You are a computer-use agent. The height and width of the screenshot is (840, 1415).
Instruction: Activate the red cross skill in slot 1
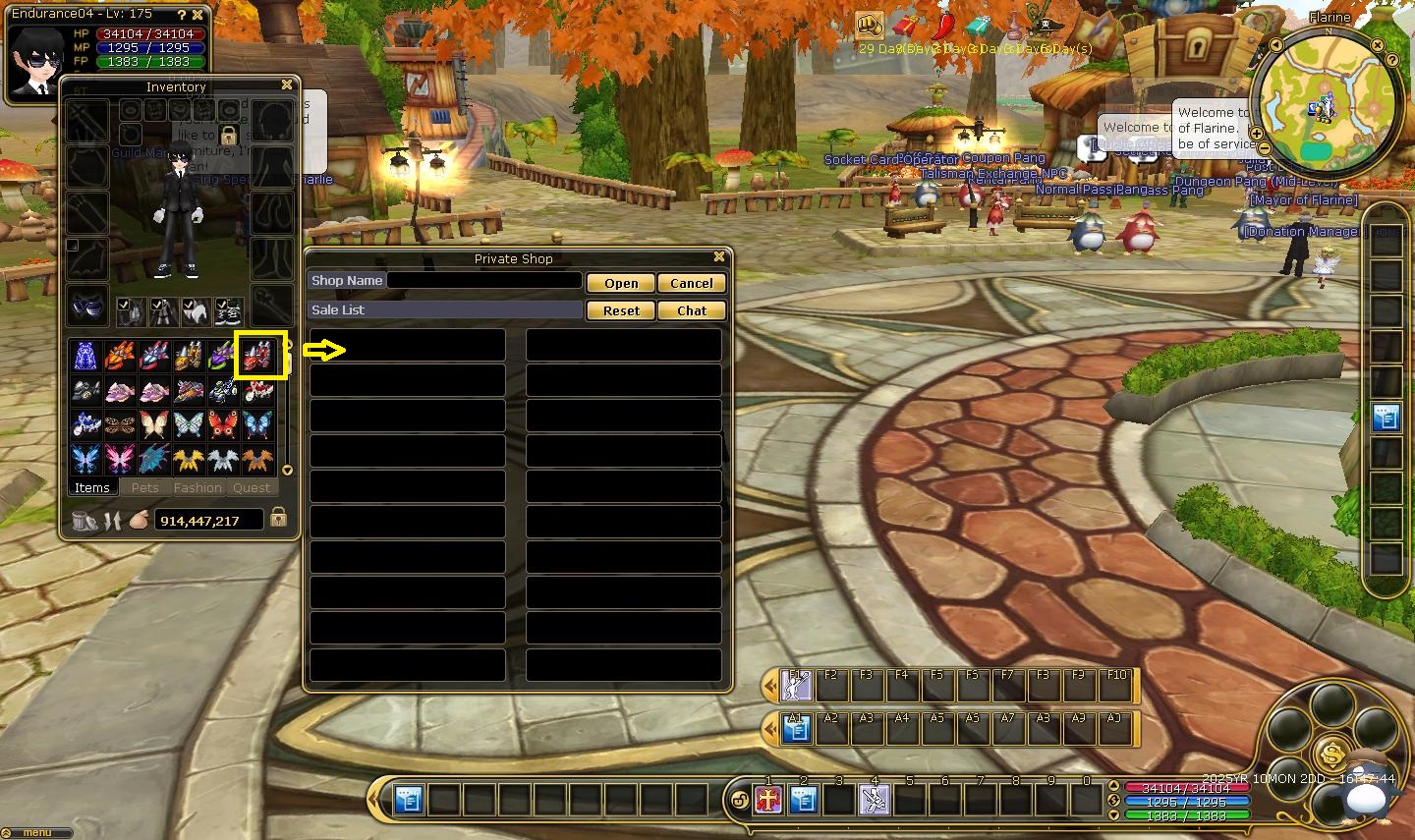click(x=767, y=801)
